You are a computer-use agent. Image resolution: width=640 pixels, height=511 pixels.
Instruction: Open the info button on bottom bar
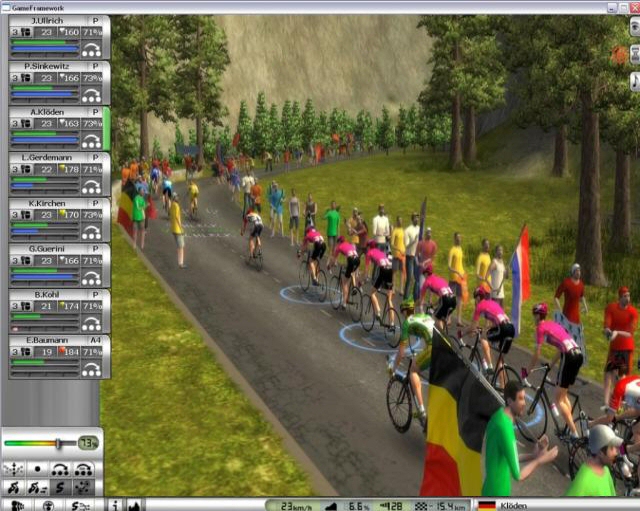[x=114, y=505]
